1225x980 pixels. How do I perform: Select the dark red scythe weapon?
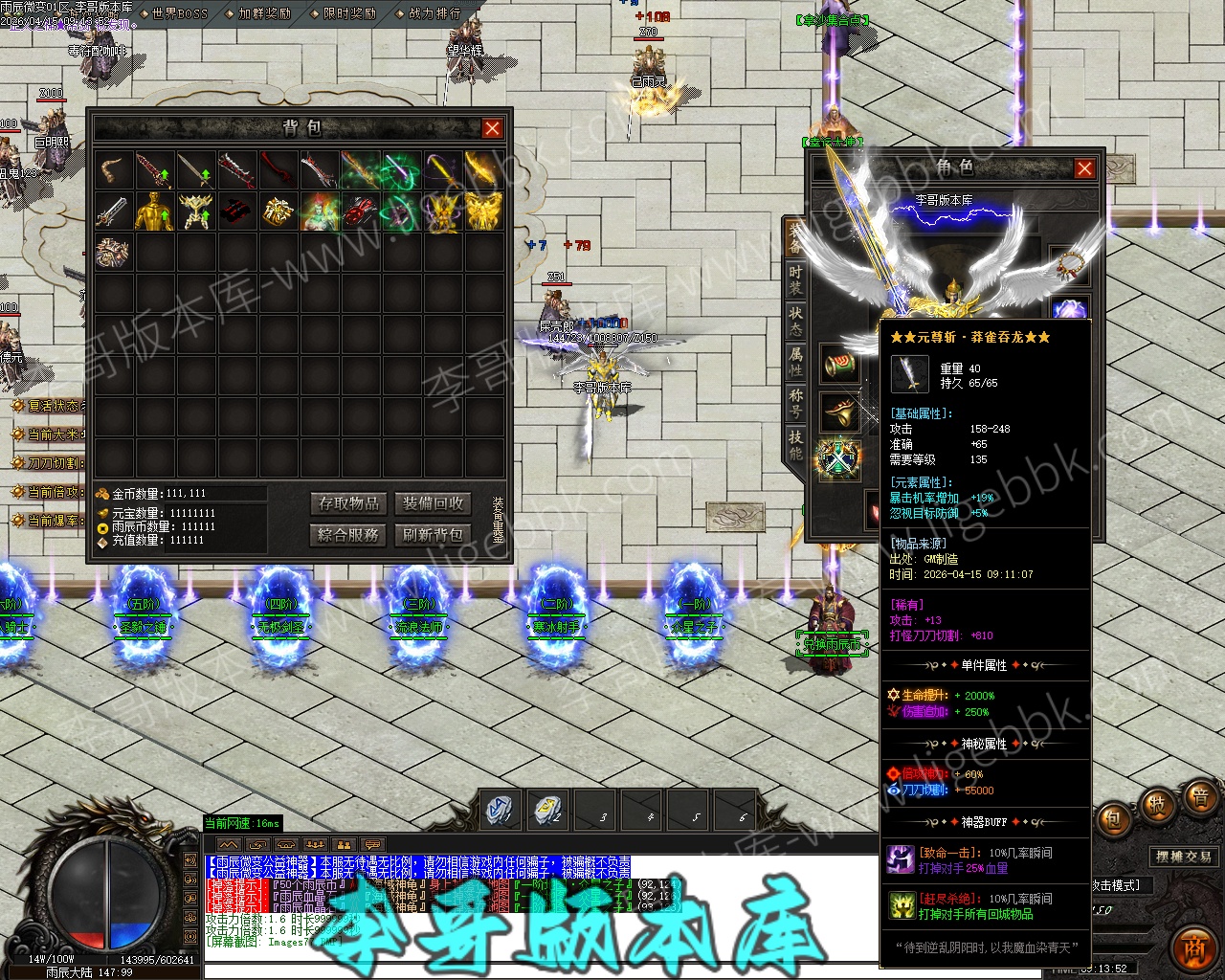click(278, 170)
